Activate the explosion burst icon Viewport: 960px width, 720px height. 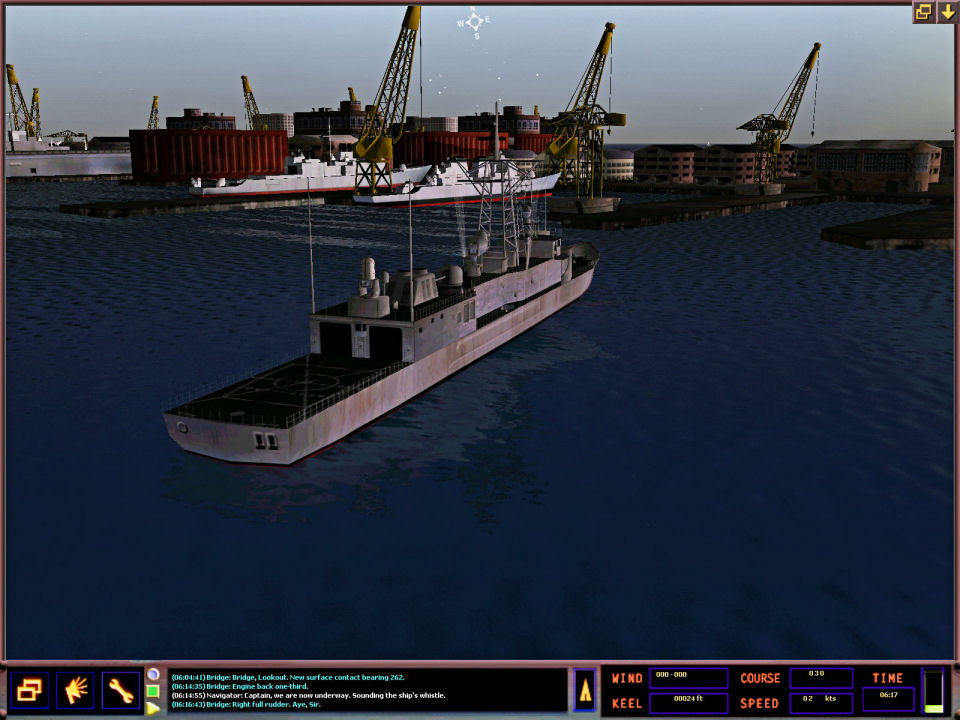tap(75, 689)
